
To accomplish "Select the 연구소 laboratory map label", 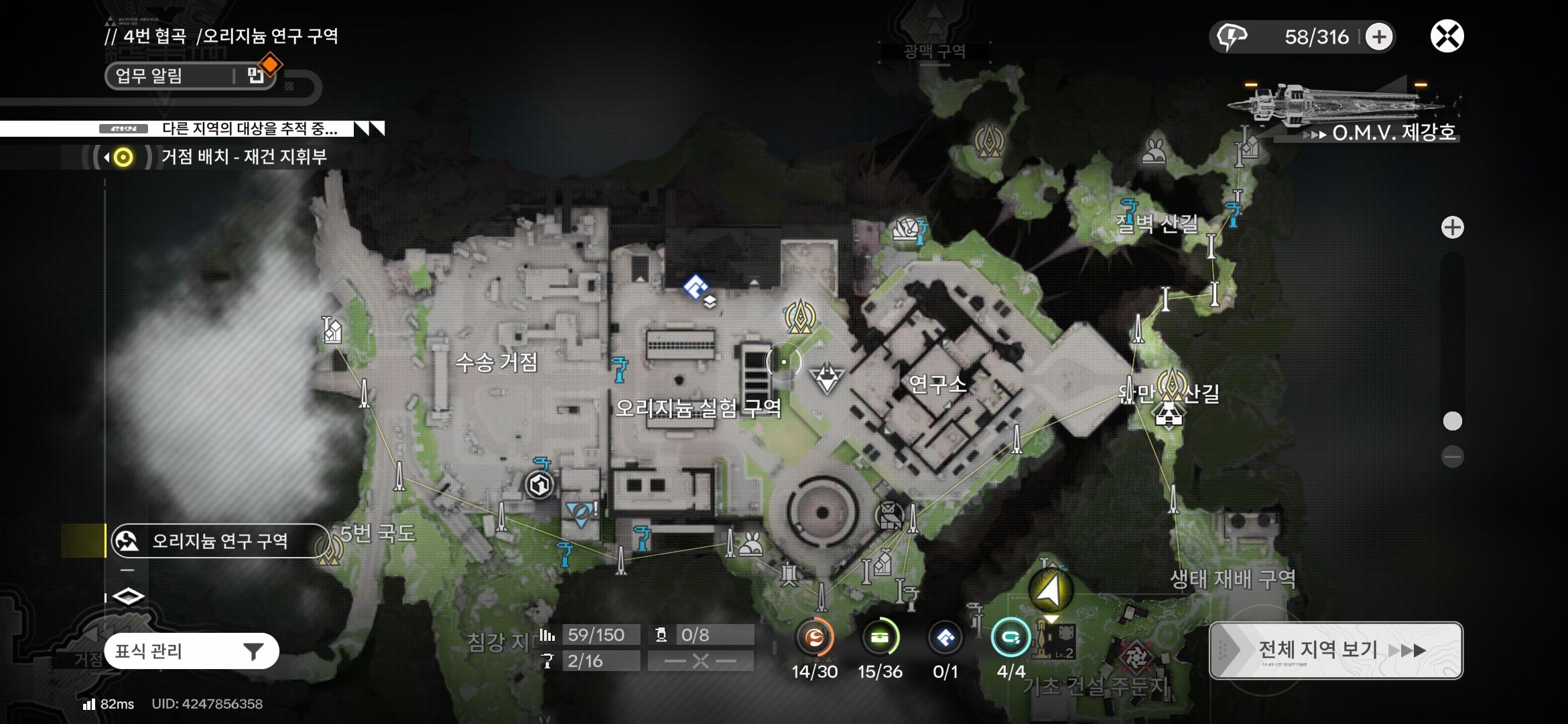I will coord(937,384).
